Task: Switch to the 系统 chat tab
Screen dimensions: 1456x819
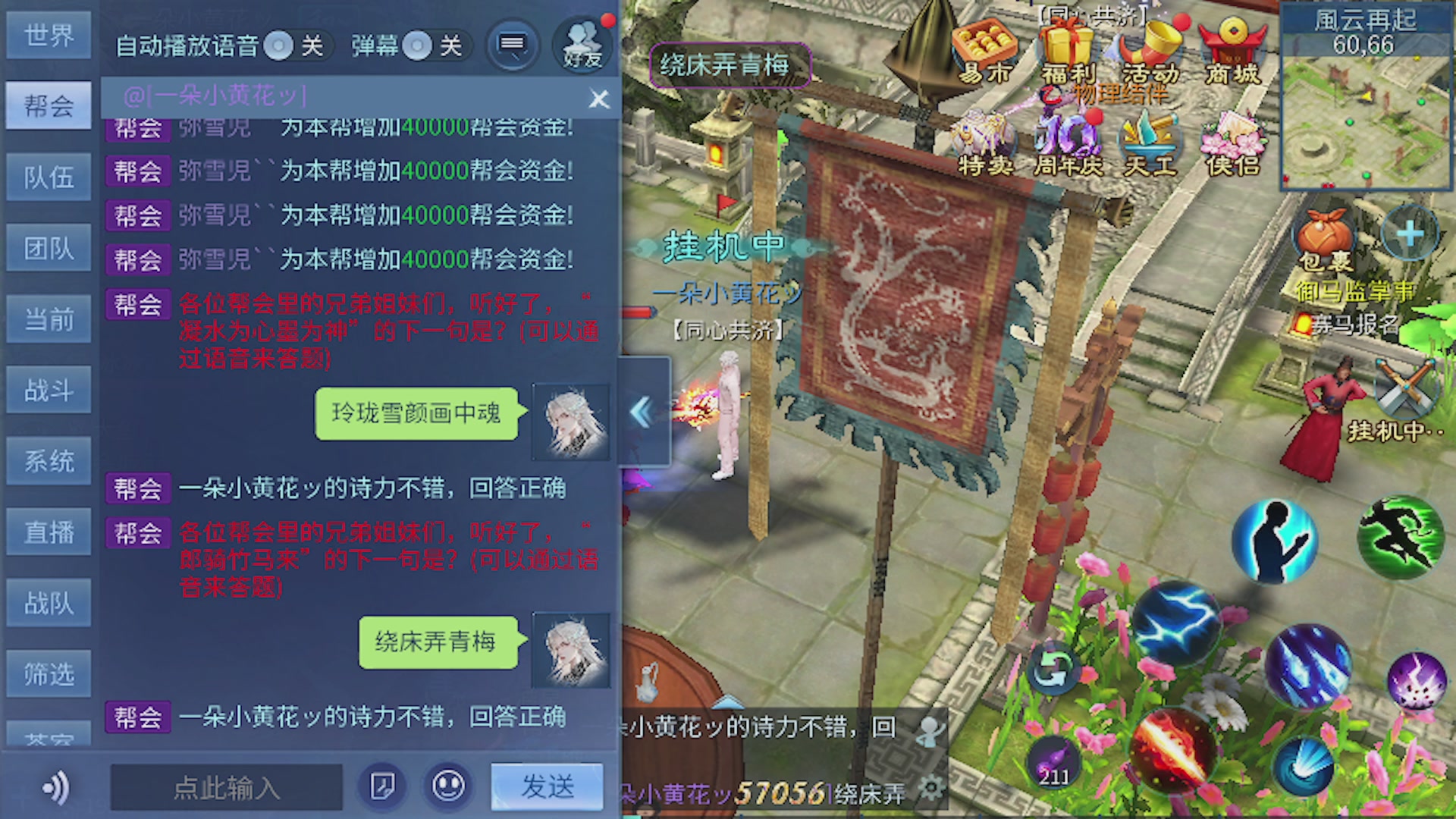Action: tap(49, 460)
